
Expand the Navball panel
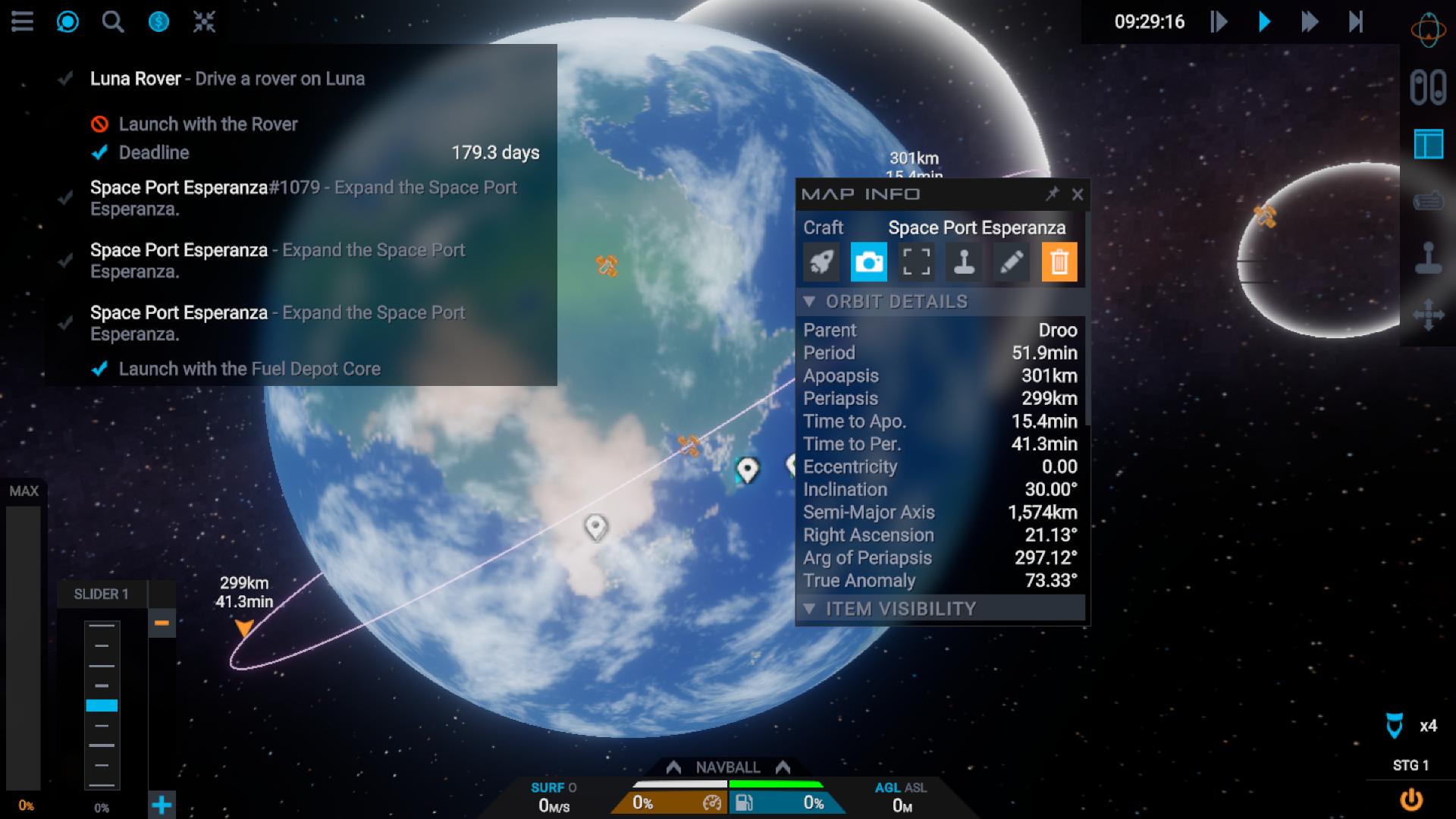point(728,767)
